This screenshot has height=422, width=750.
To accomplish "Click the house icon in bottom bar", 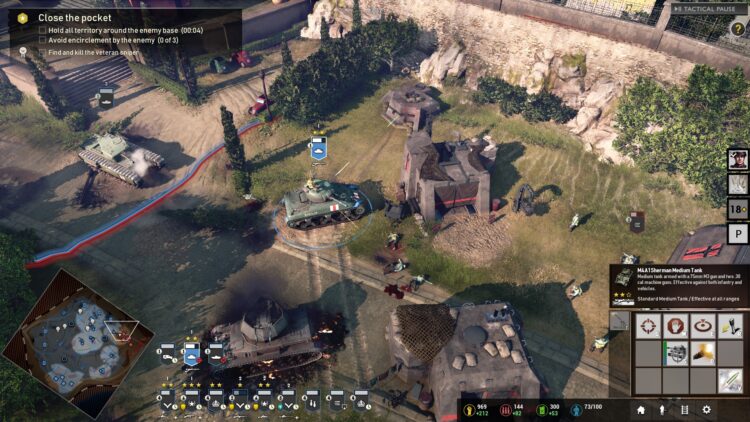I will click(x=641, y=409).
